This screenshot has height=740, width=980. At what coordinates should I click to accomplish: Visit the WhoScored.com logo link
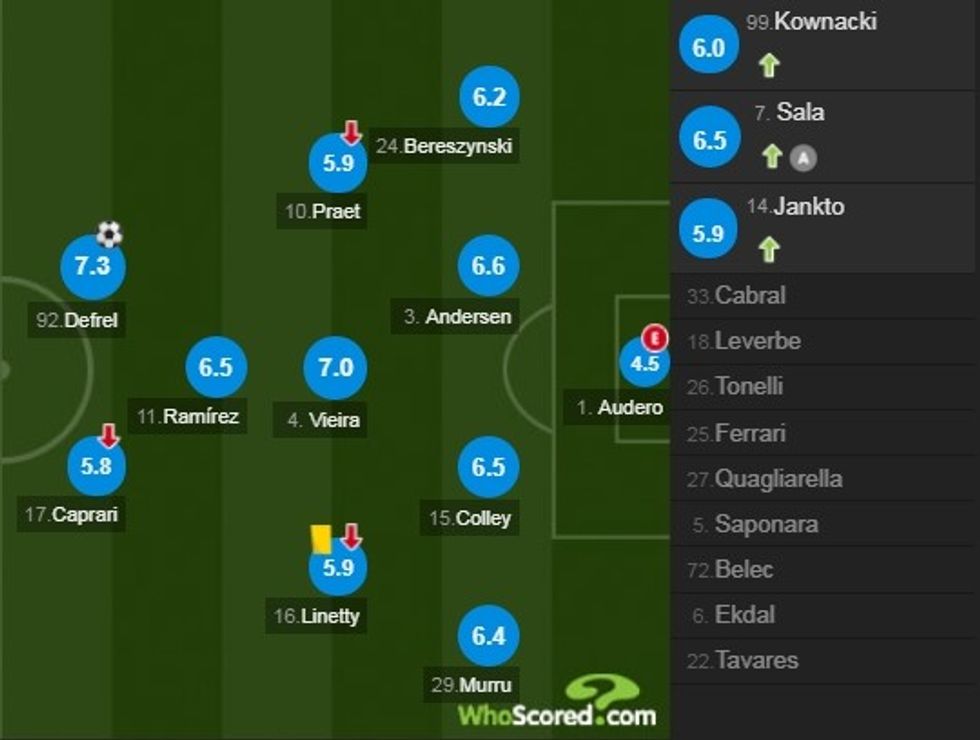(556, 703)
